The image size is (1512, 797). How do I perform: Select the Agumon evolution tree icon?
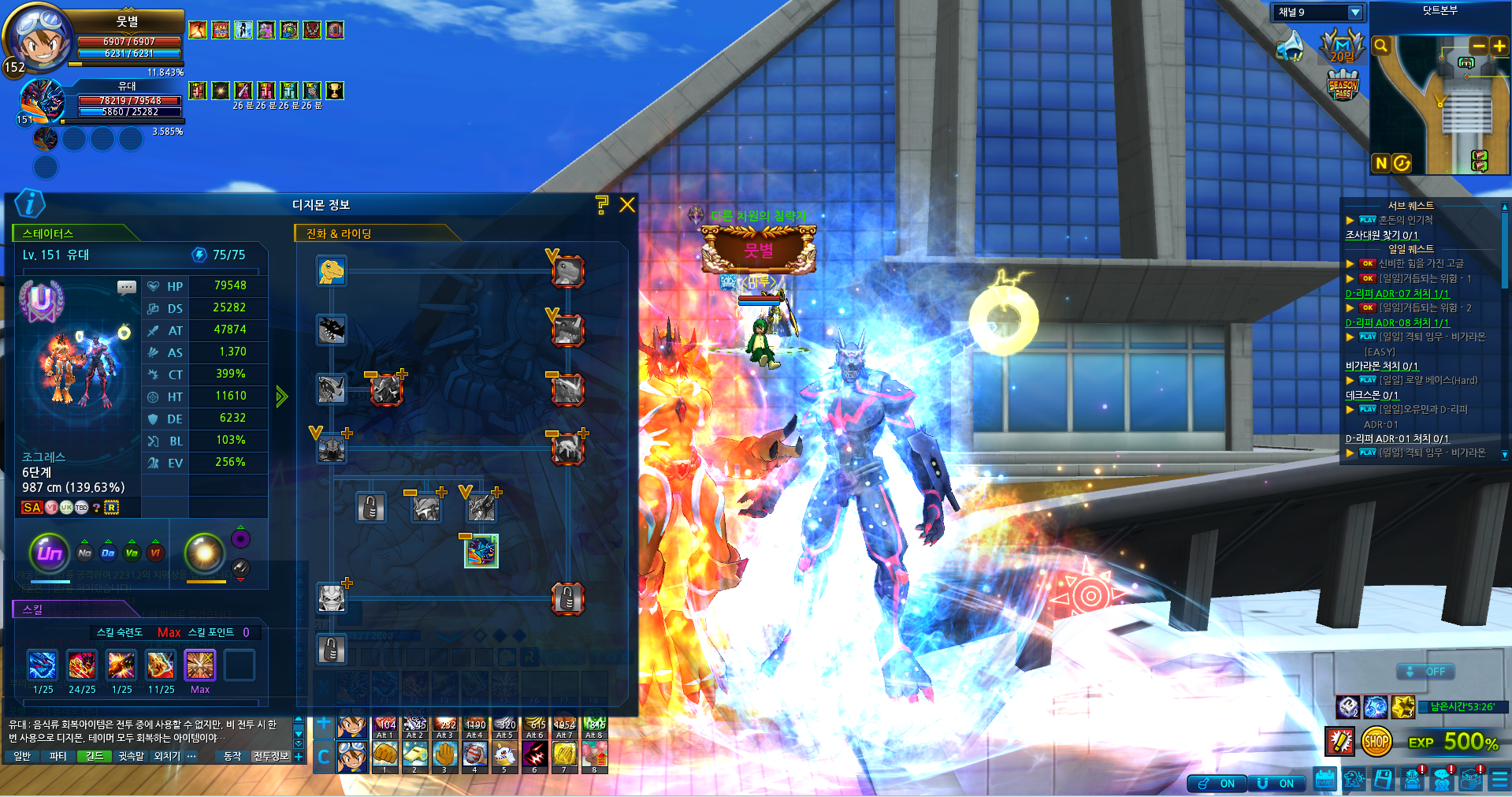[332, 271]
